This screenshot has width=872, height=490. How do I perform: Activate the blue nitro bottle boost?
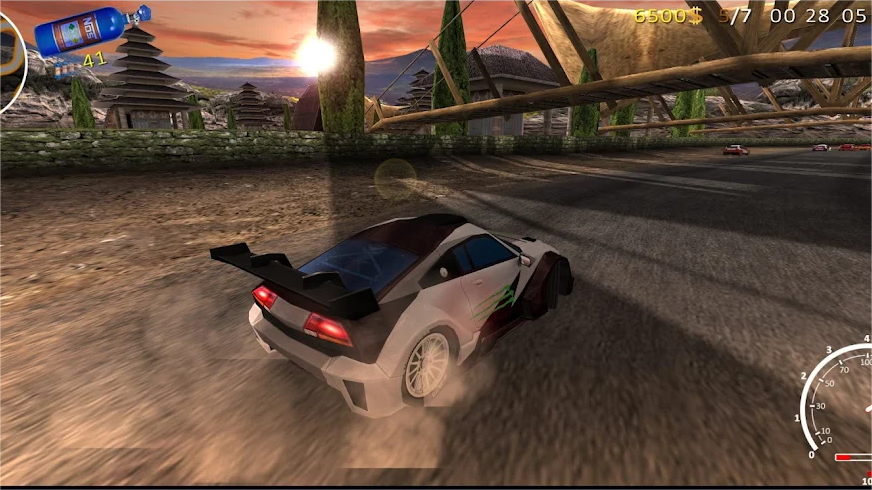[x=91, y=31]
